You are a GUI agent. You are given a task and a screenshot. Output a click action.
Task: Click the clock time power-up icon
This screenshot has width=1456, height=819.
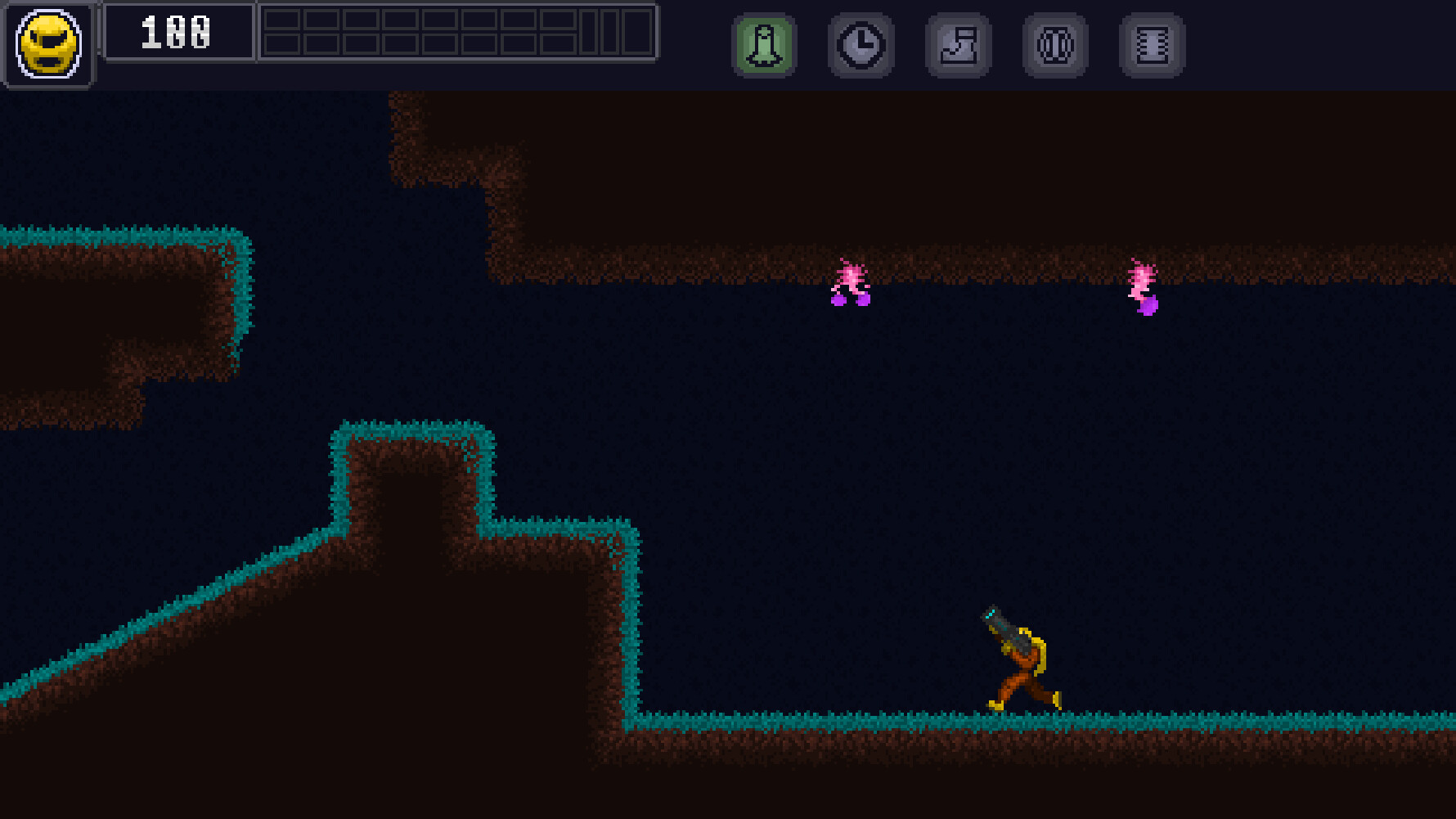coord(861,45)
